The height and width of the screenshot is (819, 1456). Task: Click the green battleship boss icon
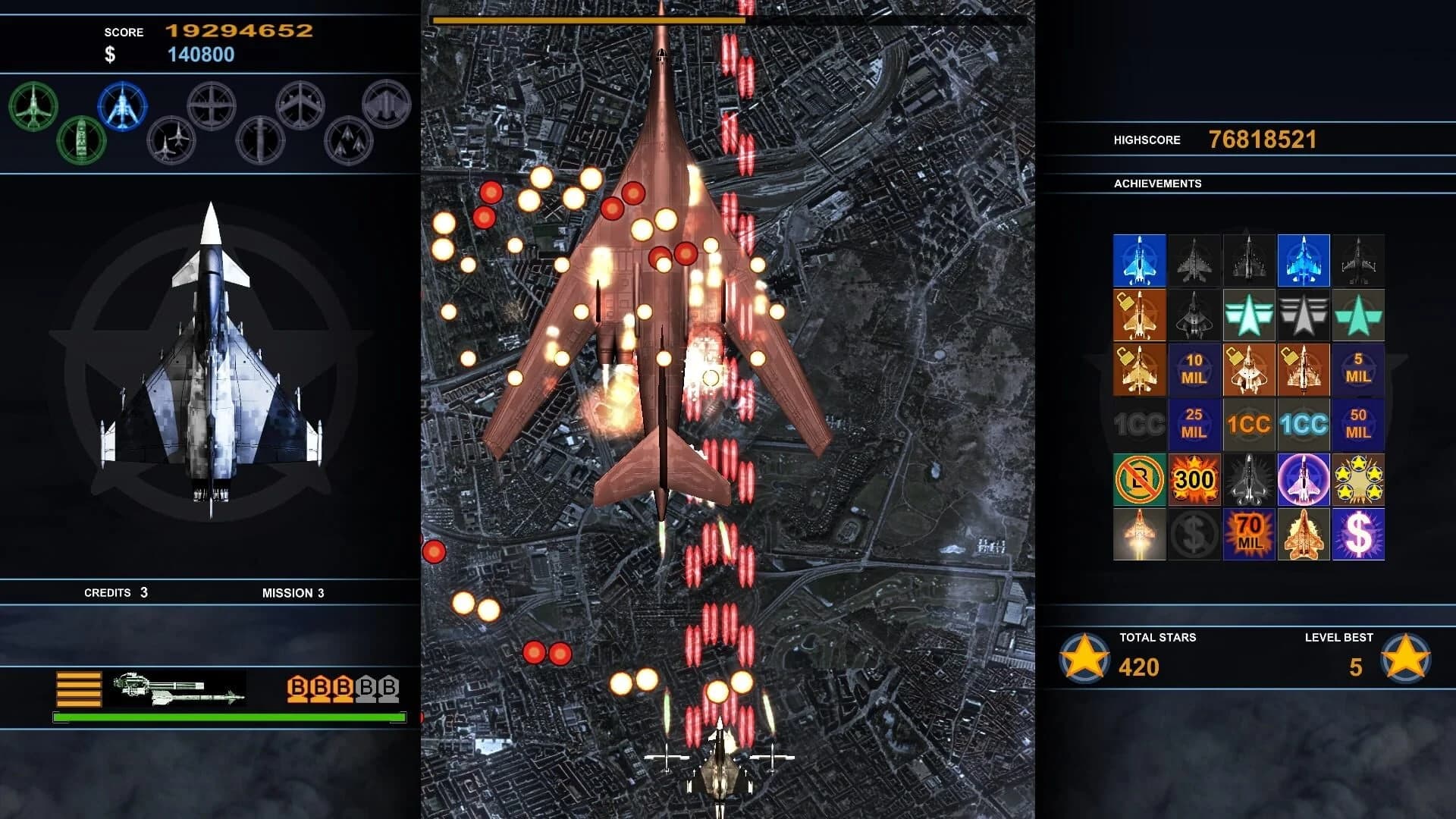(81, 140)
